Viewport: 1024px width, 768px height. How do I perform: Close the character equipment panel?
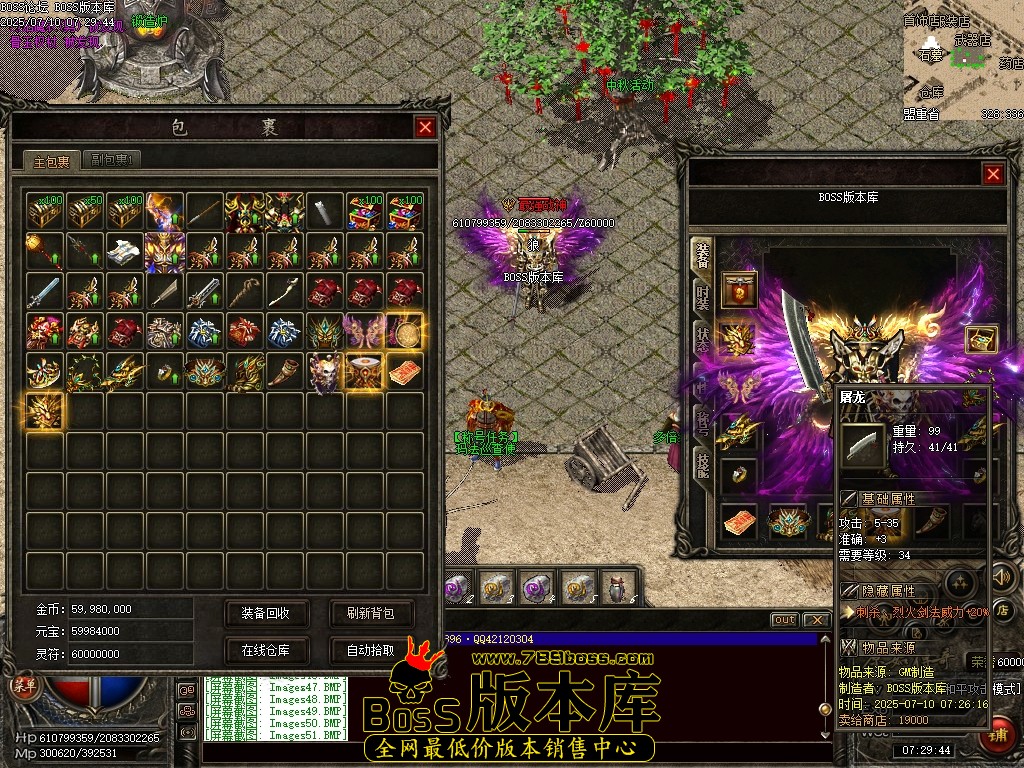pyautogui.click(x=993, y=175)
